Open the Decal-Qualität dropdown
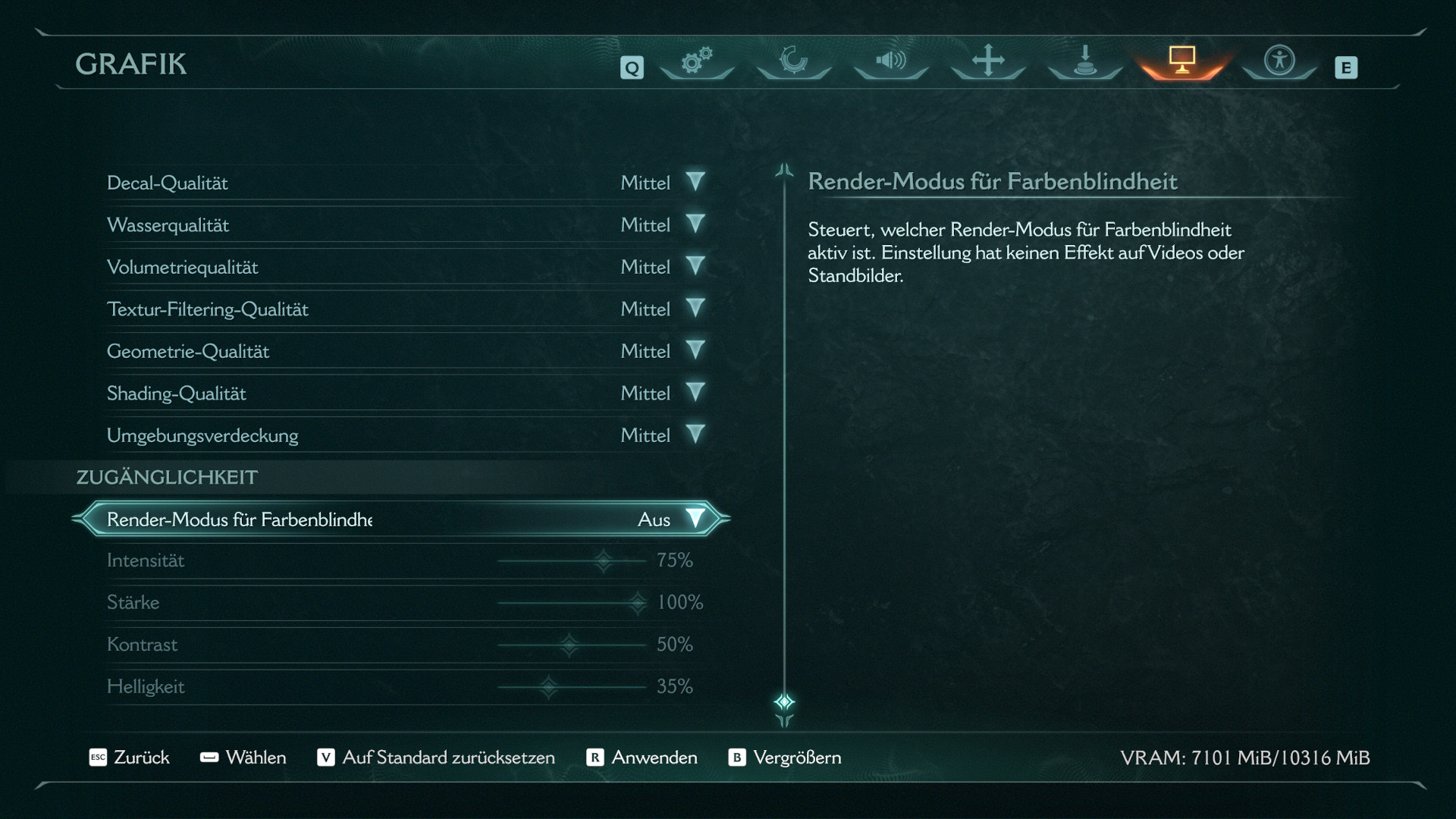Image resolution: width=1456 pixels, height=819 pixels. (695, 182)
